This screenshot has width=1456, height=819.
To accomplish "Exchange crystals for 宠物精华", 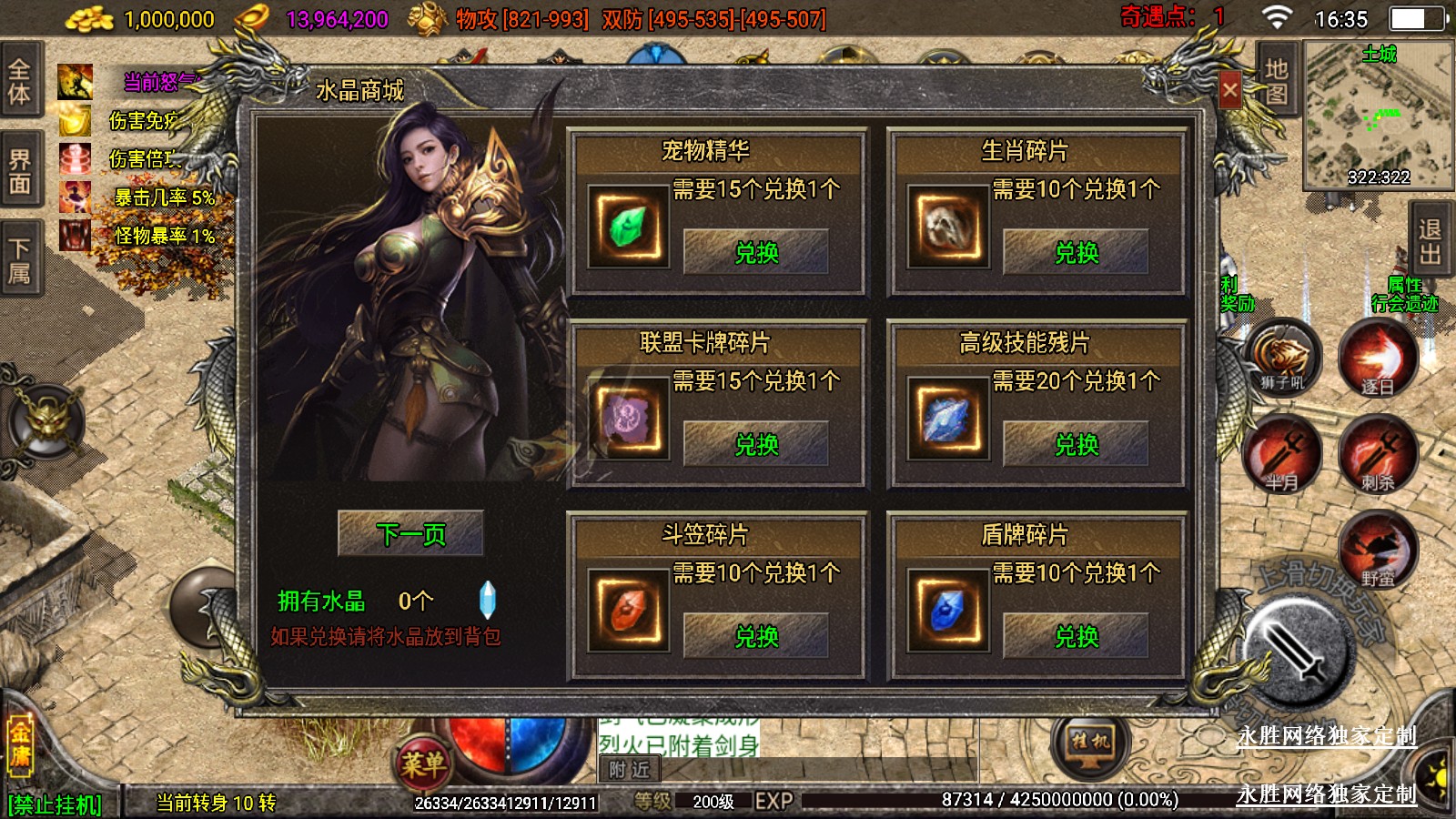I will coord(755,252).
